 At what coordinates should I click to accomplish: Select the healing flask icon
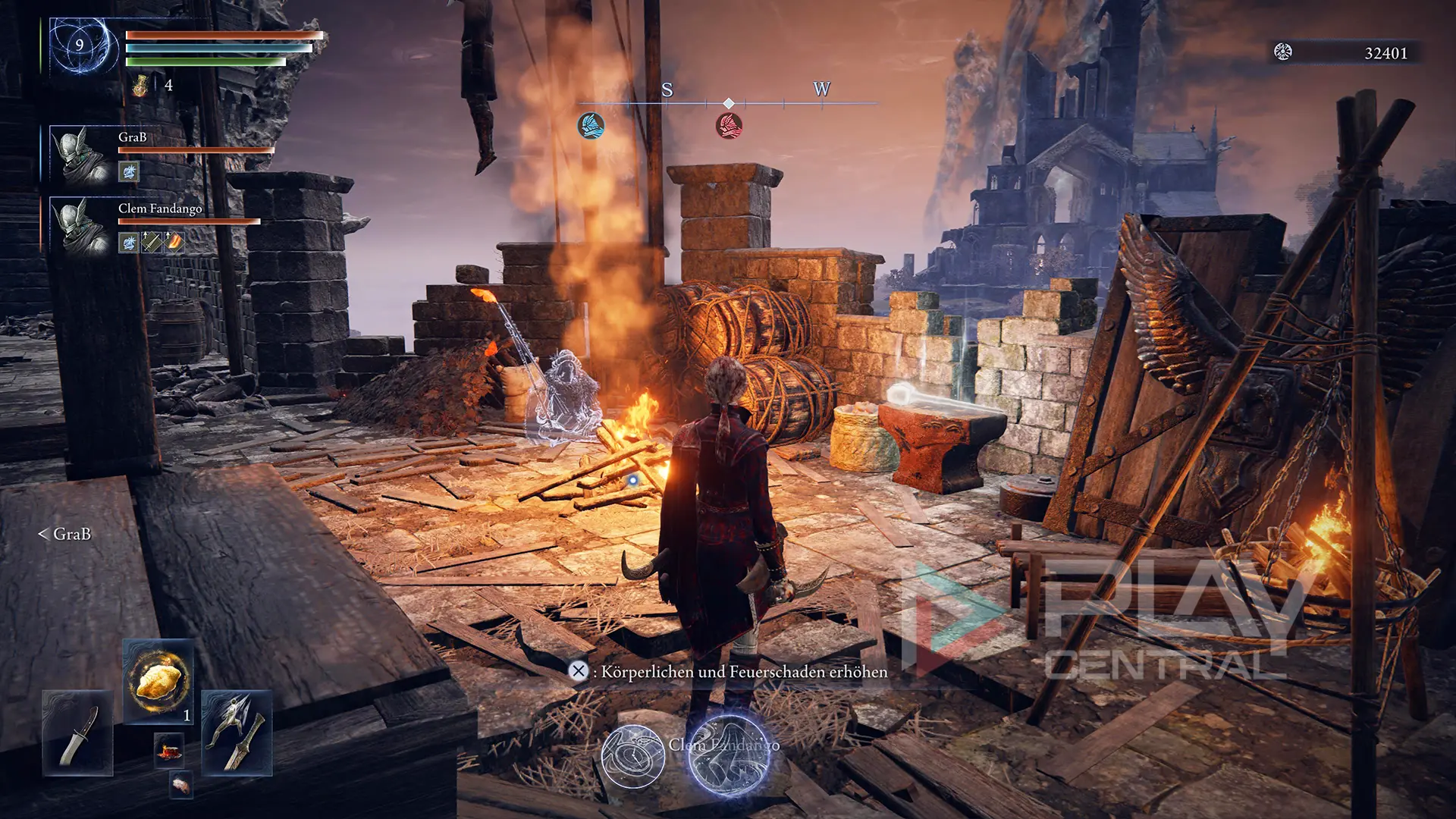140,86
